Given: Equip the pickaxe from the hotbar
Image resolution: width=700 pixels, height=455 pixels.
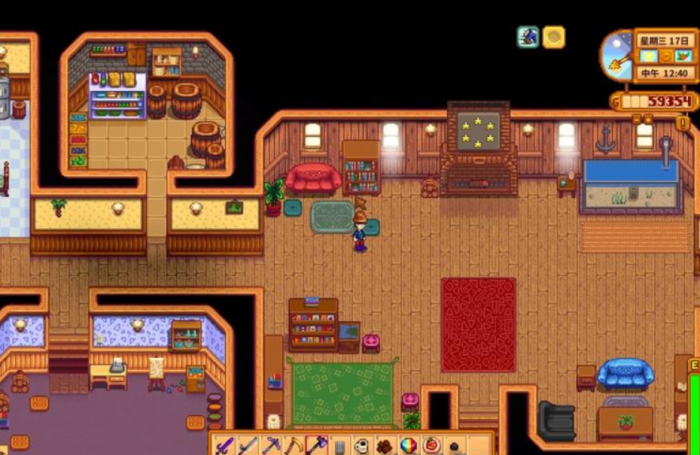Looking at the screenshot, I should (x=270, y=445).
